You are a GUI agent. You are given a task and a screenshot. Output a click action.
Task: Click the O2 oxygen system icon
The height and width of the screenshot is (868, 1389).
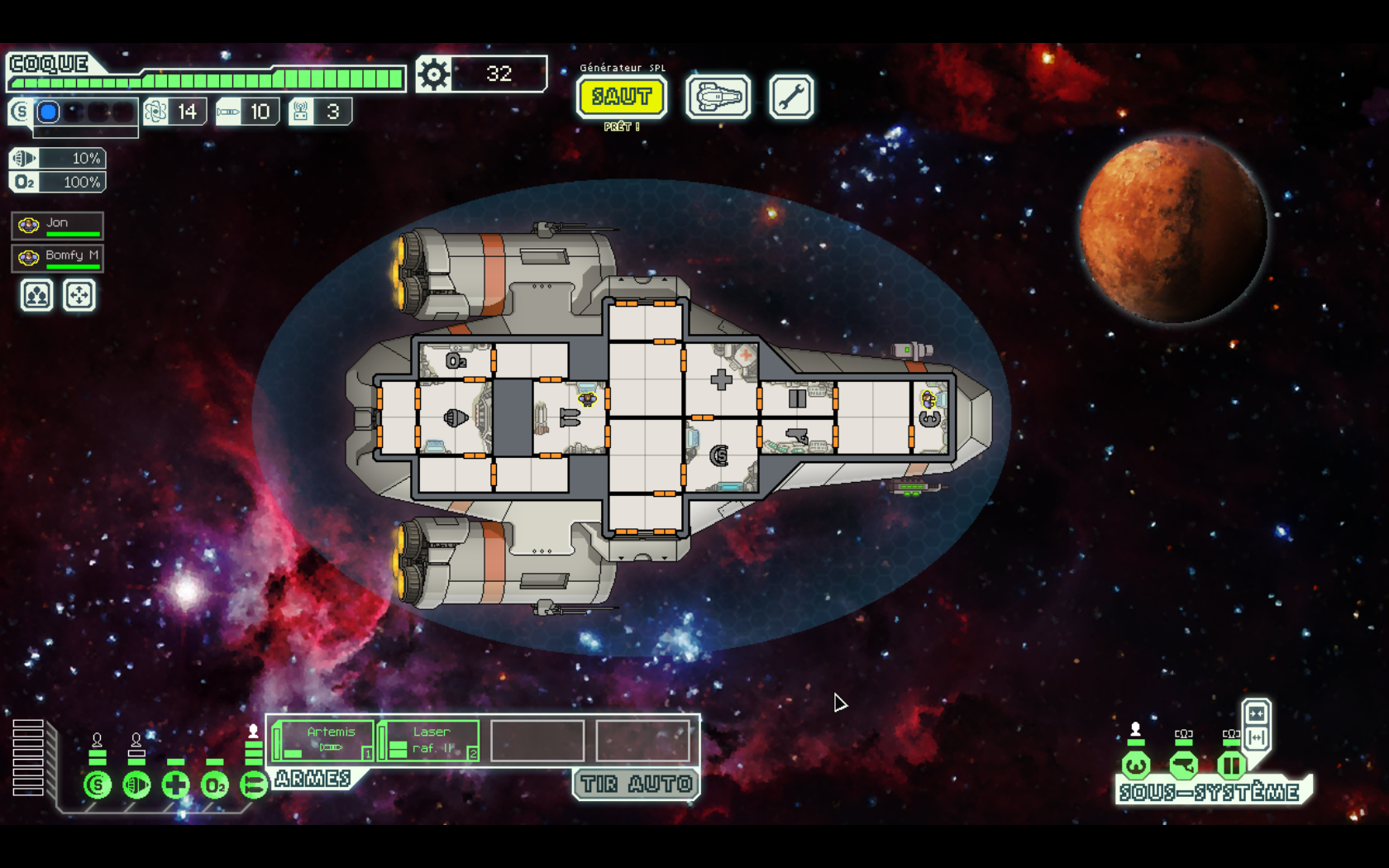(x=214, y=785)
